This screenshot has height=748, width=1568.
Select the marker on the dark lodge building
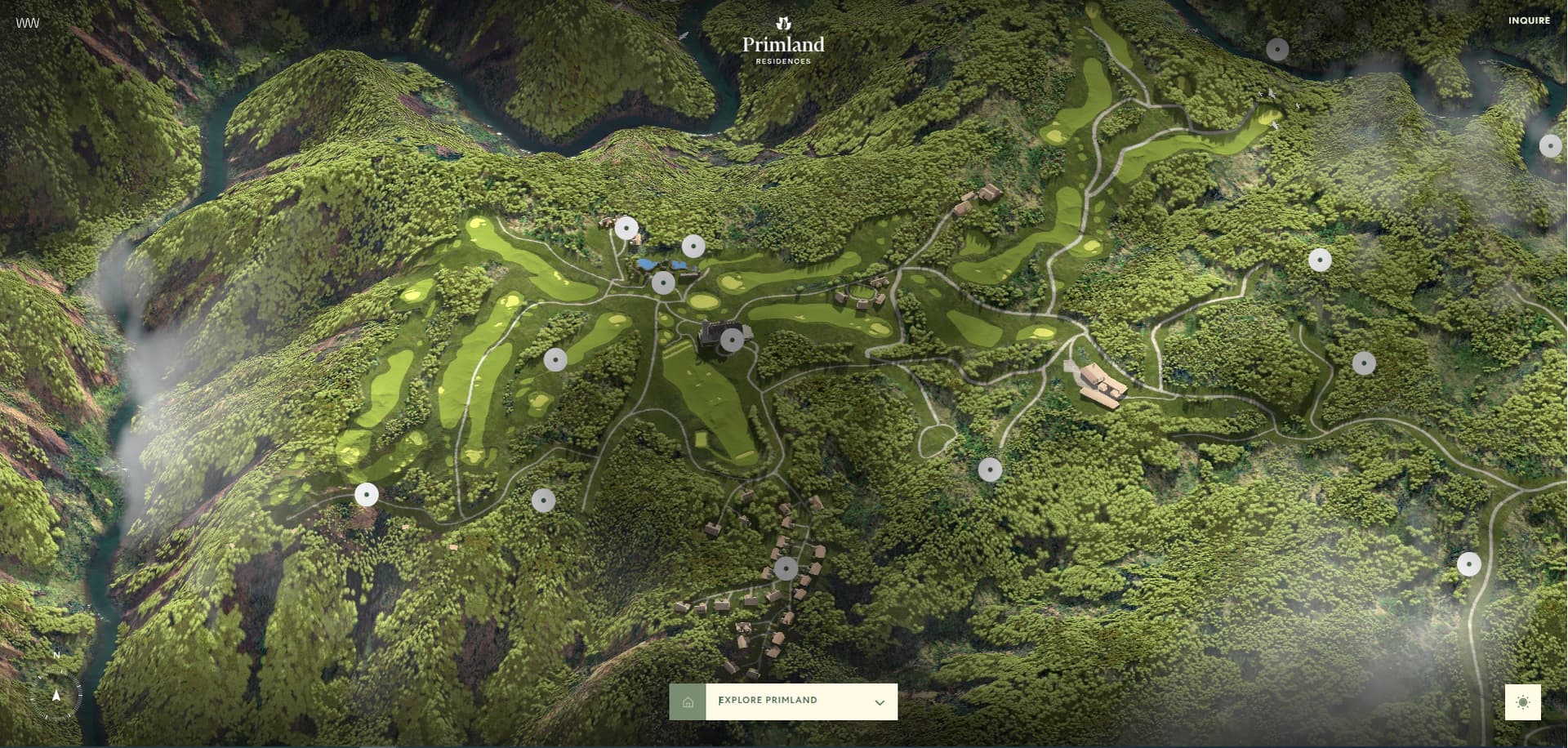[x=732, y=340]
